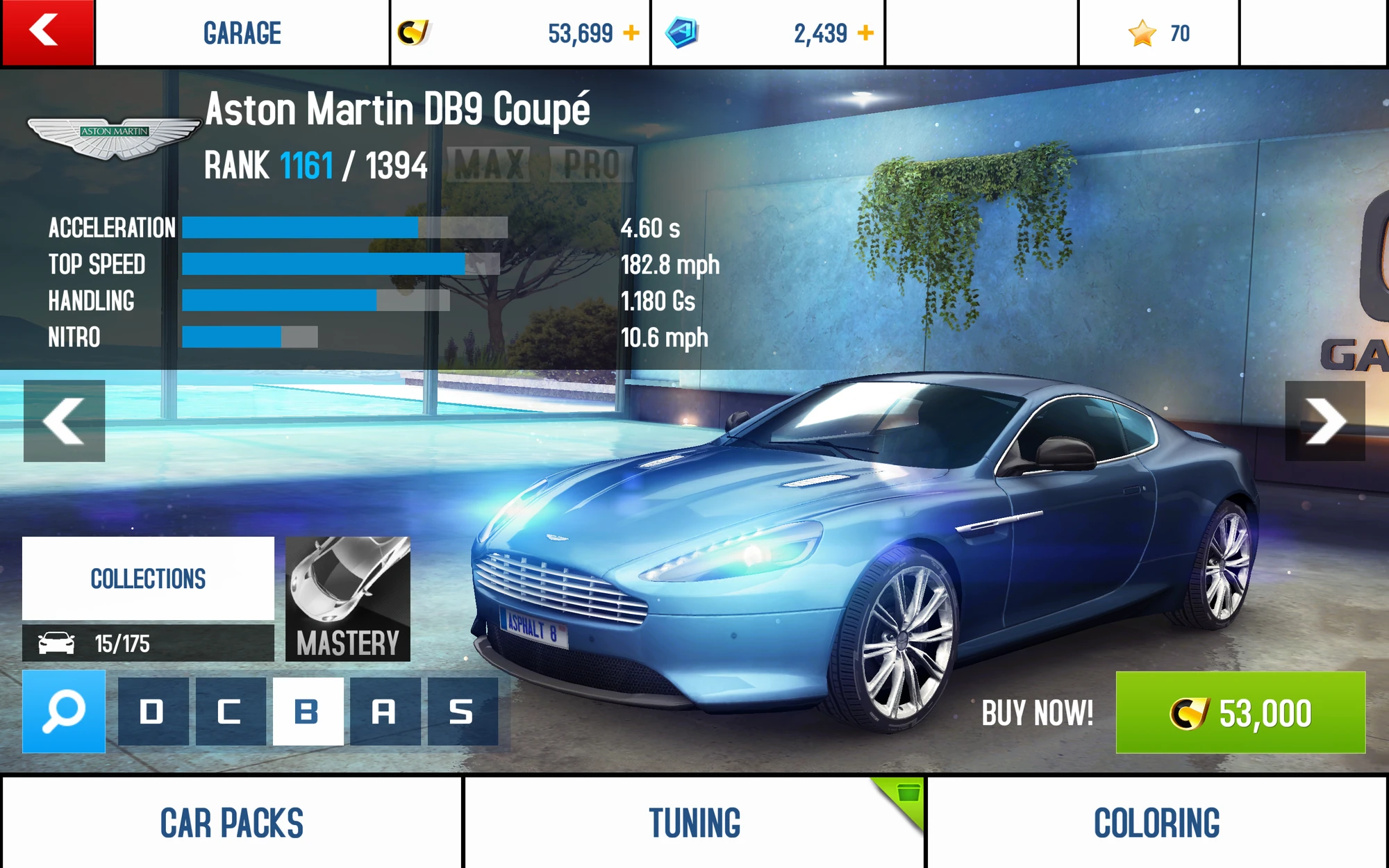Open the star level panel showing 70

(x=1158, y=33)
